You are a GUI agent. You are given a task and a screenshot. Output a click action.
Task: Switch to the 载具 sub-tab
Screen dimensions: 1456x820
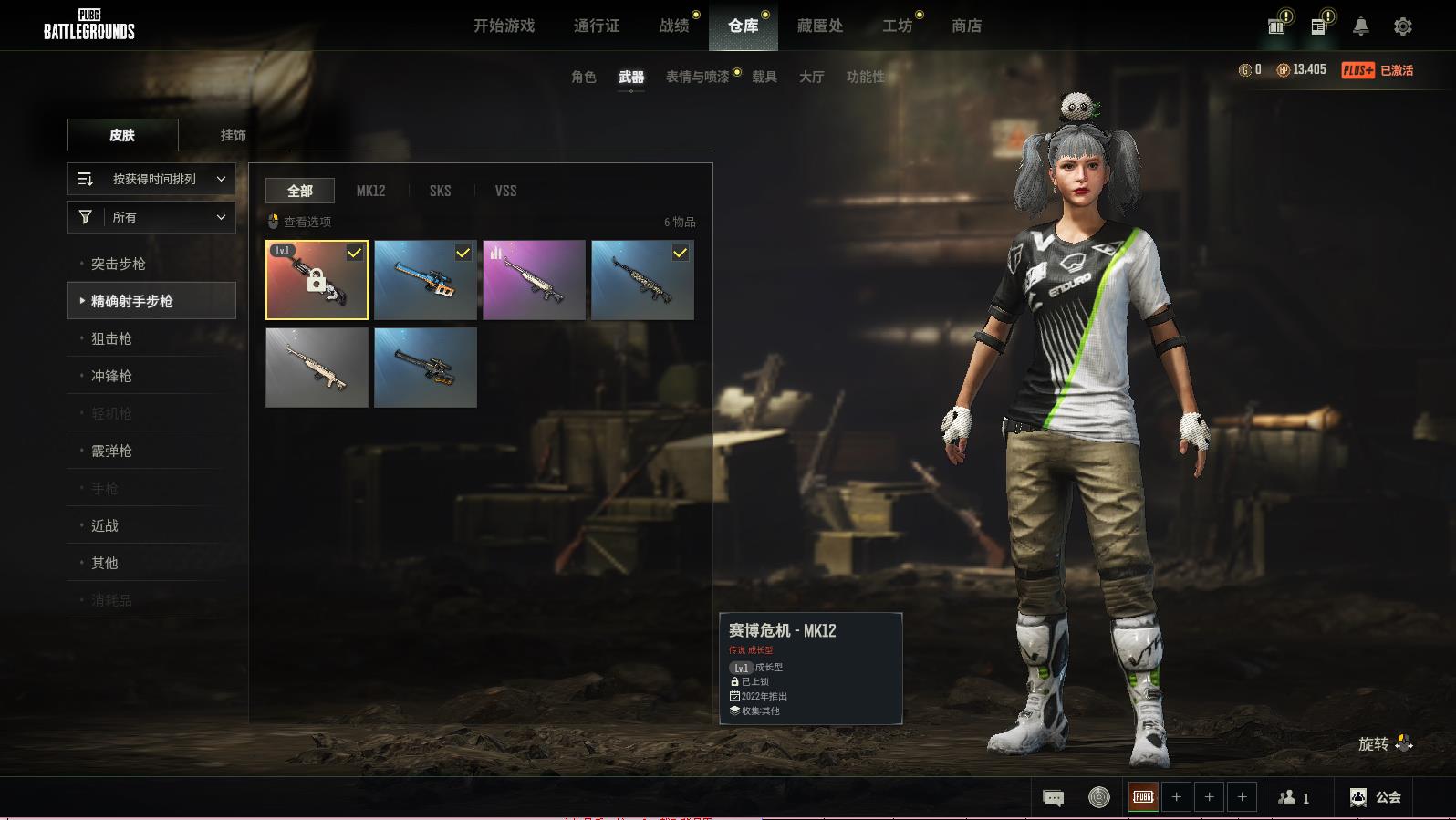pyautogui.click(x=764, y=77)
